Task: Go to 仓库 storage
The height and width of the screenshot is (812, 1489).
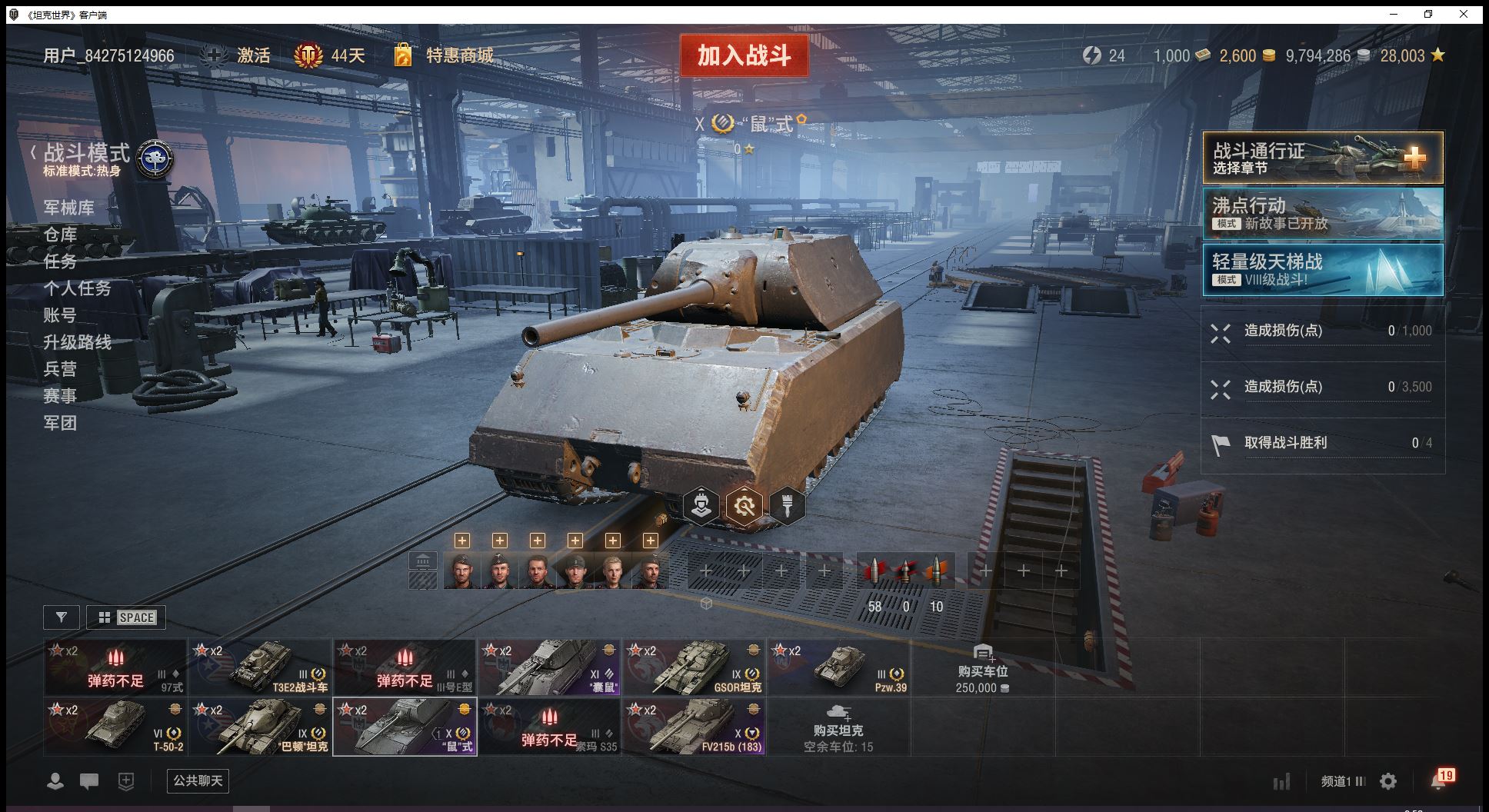Action: tap(60, 235)
